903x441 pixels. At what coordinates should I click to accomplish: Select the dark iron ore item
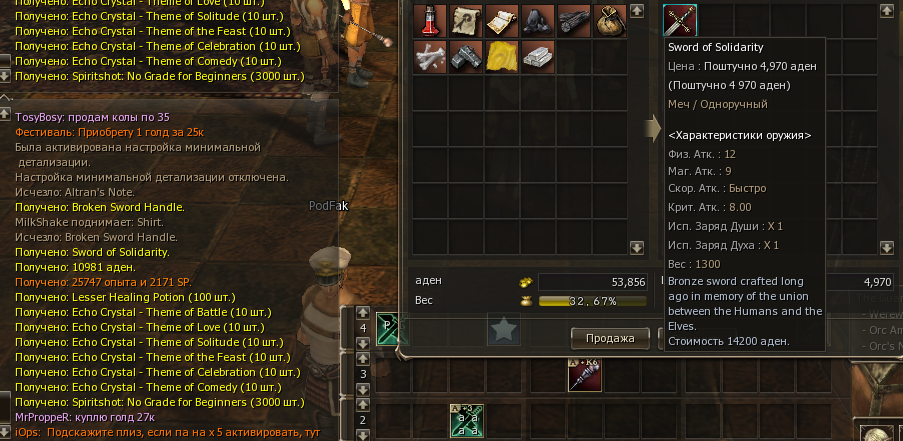click(x=466, y=57)
